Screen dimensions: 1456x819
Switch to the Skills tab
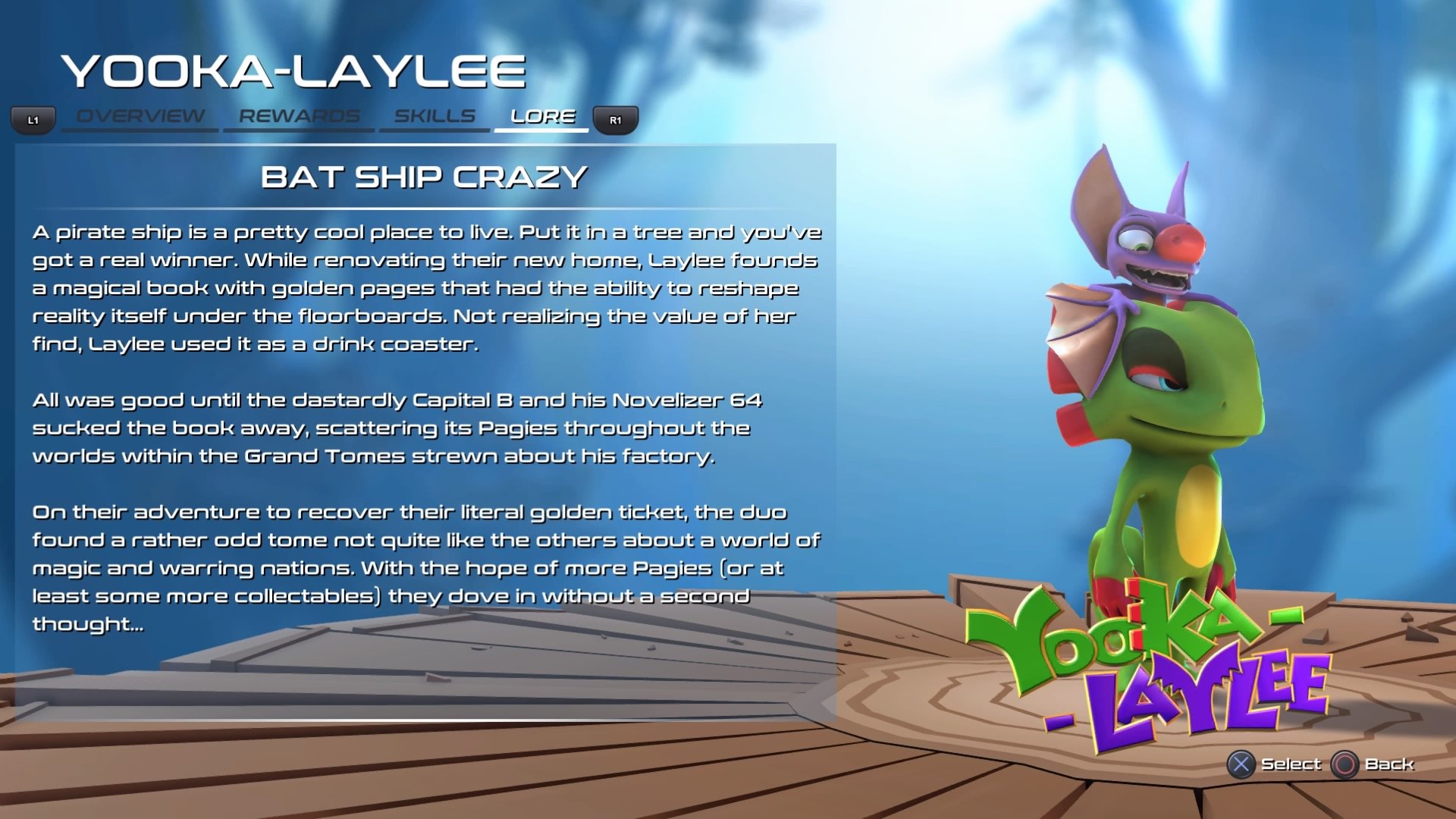click(434, 115)
